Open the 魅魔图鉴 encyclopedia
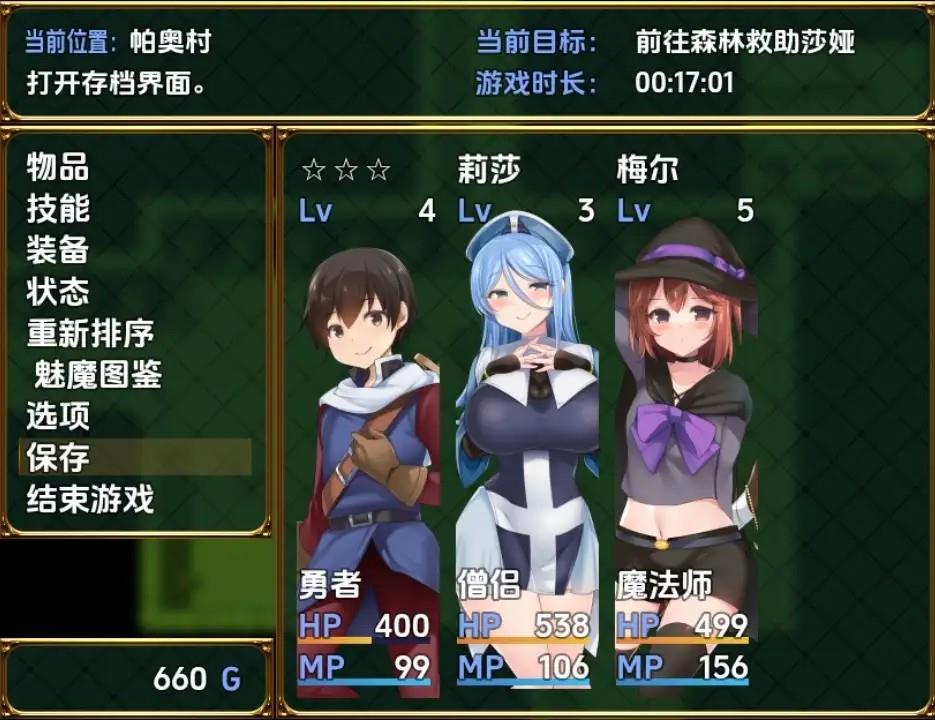 click(x=97, y=375)
